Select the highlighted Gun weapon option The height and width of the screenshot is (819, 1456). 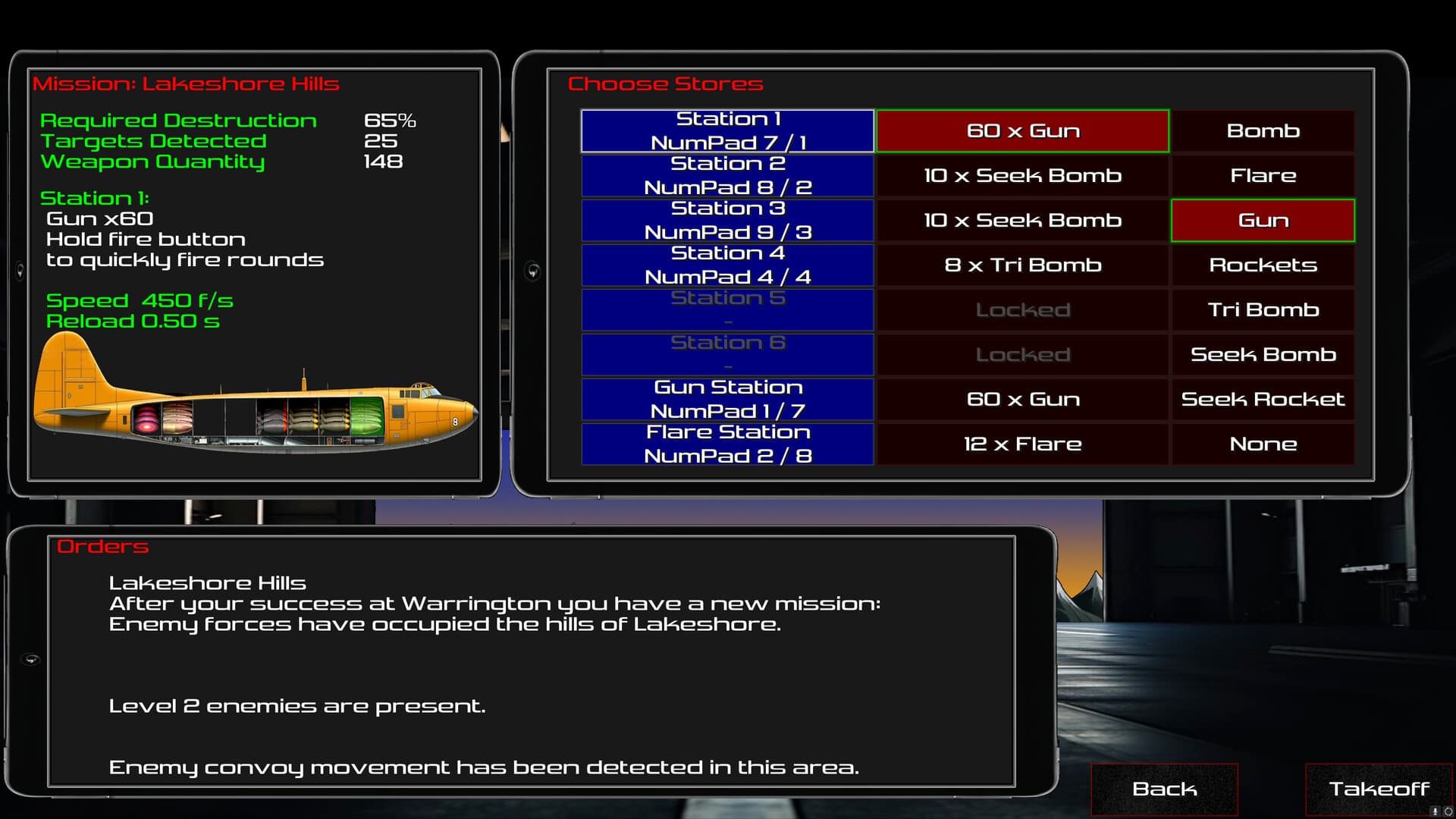coord(1262,220)
